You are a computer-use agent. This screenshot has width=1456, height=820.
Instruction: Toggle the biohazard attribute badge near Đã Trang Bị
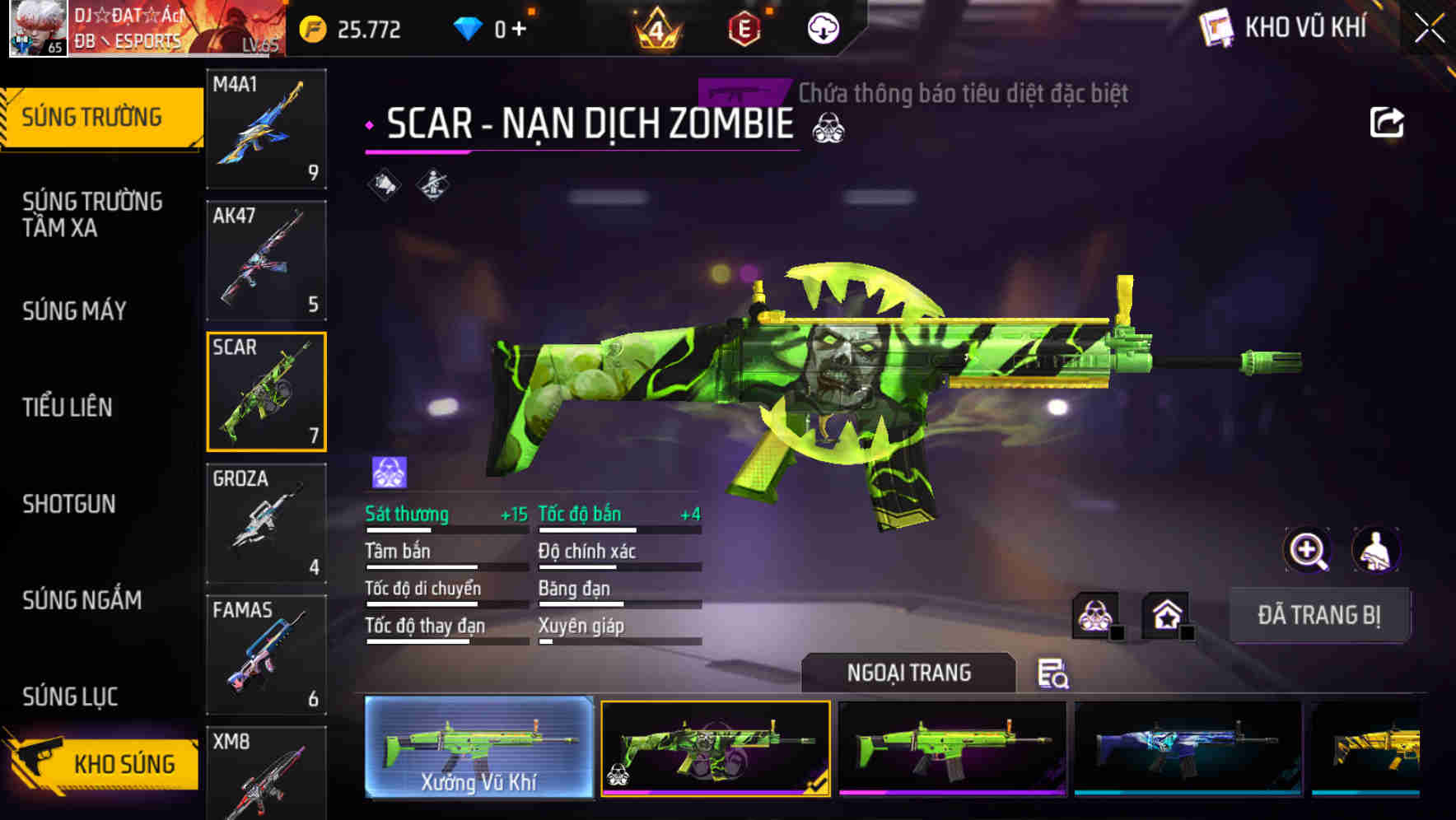pos(1094,615)
